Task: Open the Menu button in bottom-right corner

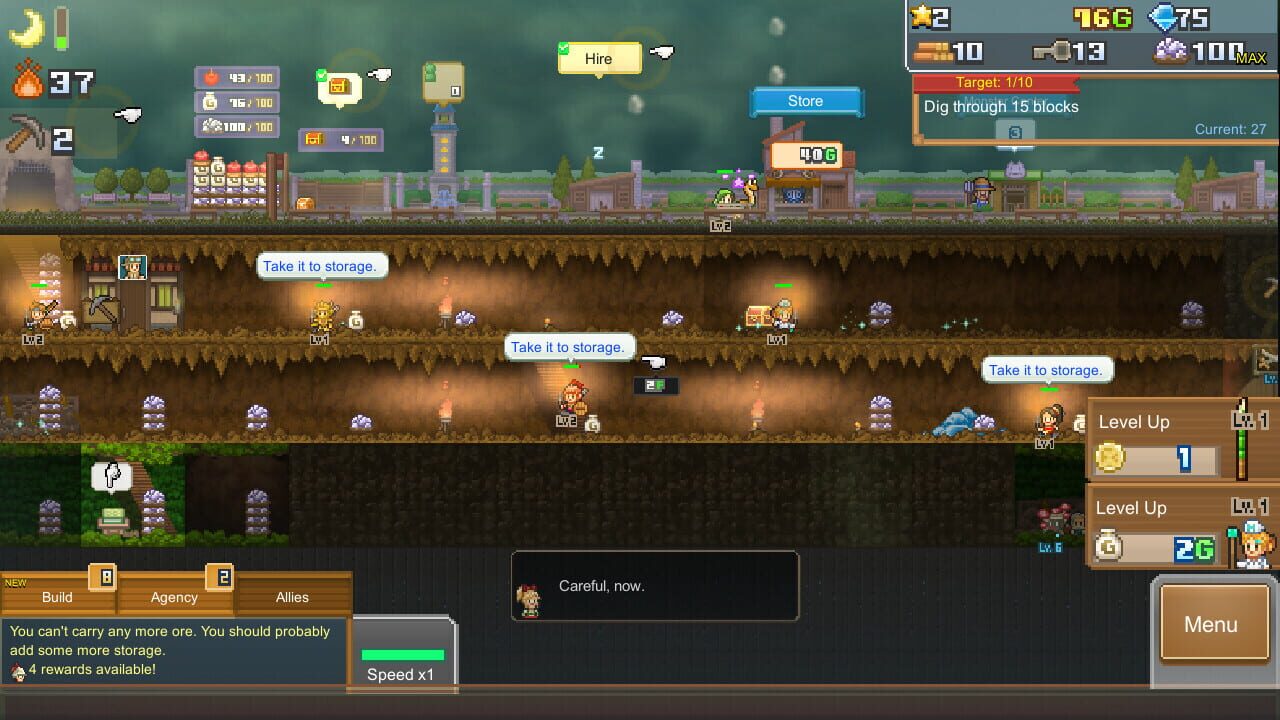Action: coord(1213,624)
